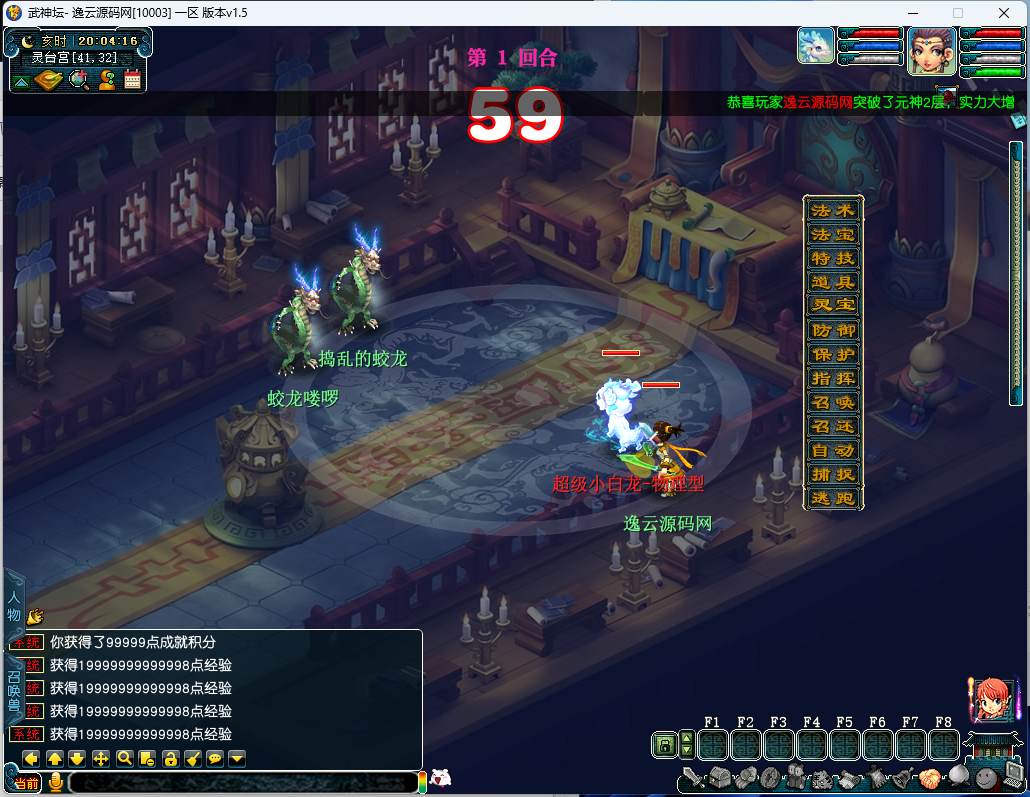This screenshot has width=1030, height=797.
Task: Select the 保护 protect command
Action: coord(833,355)
